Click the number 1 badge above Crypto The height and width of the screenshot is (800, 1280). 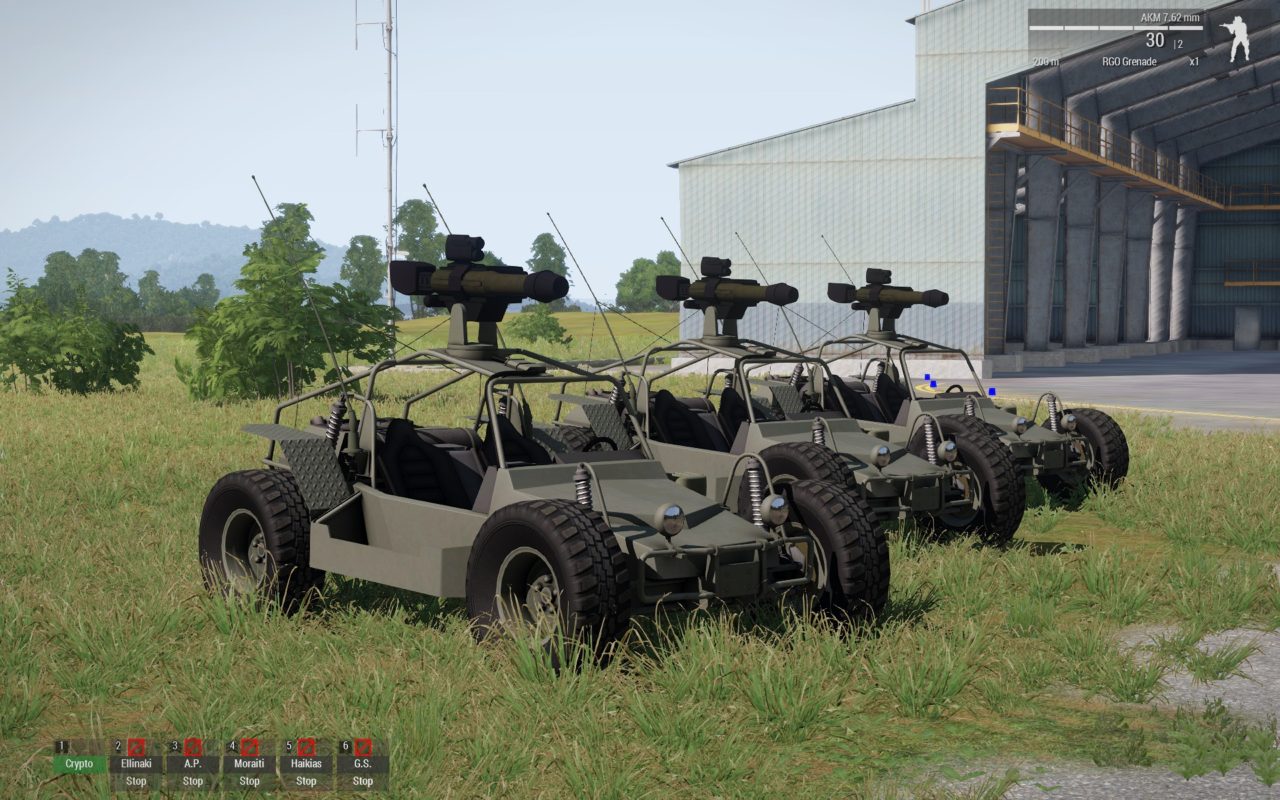[62, 744]
